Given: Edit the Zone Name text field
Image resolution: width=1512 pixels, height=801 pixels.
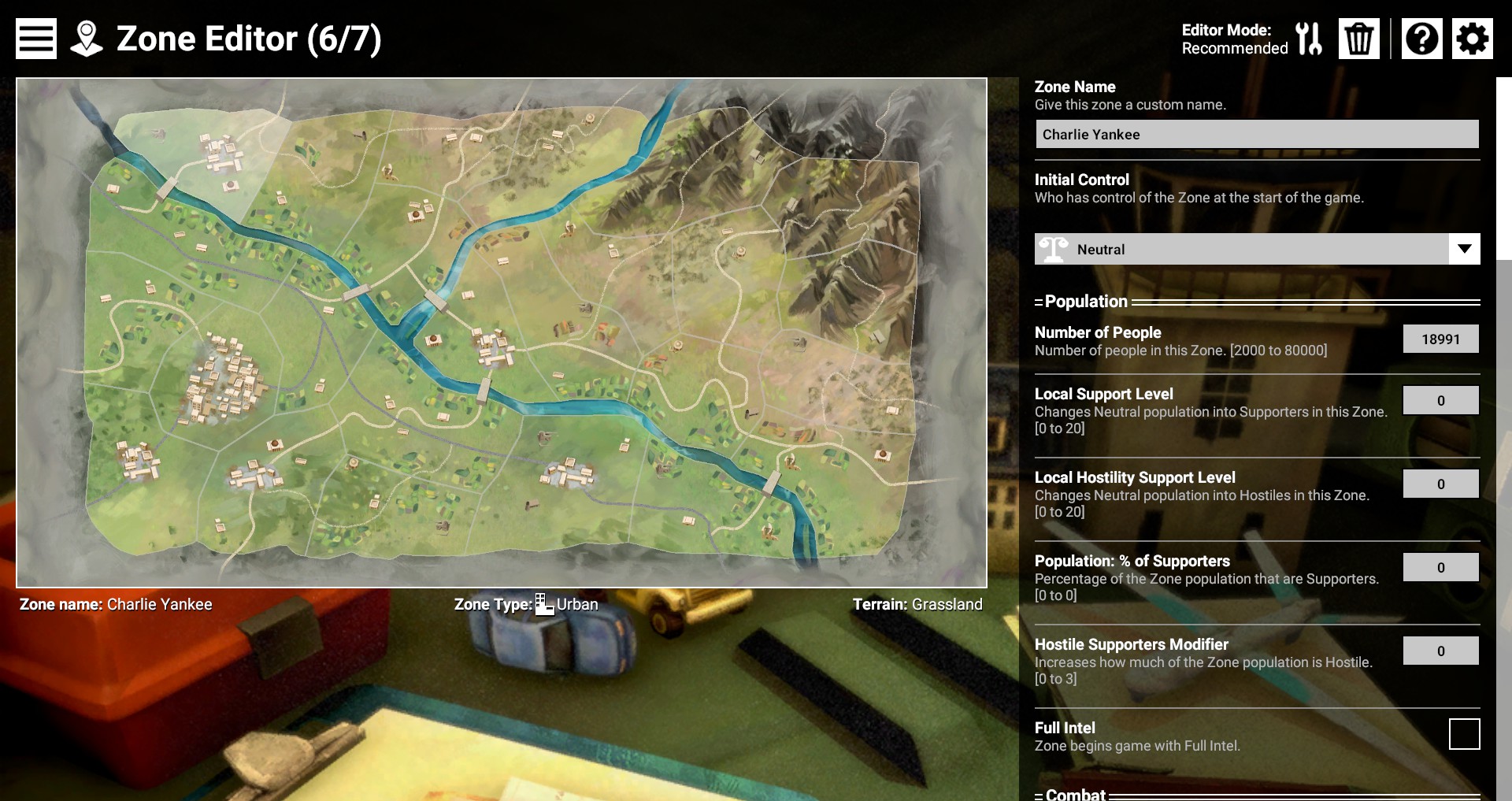Looking at the screenshot, I should [1257, 135].
